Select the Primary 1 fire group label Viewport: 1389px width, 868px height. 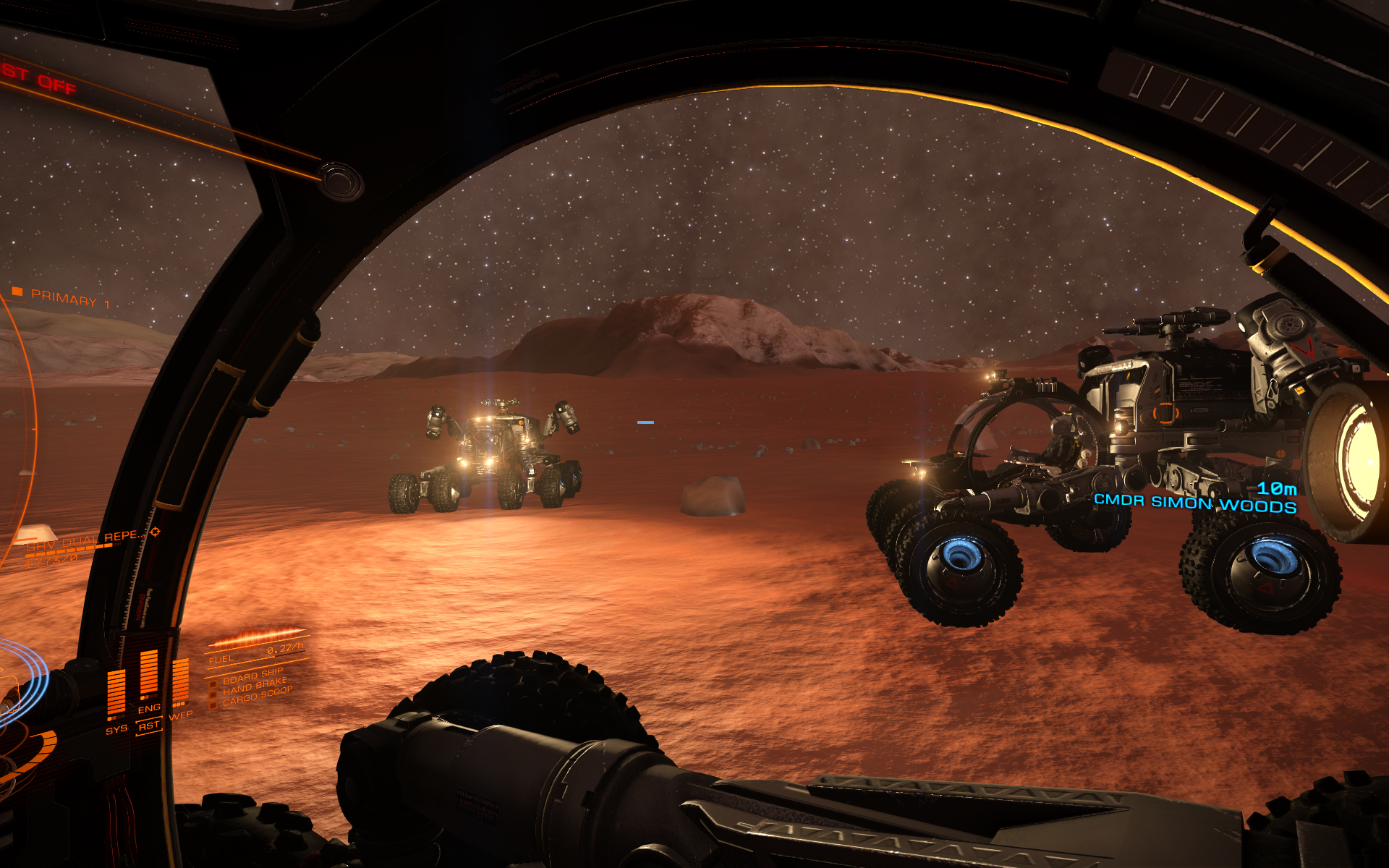(69, 299)
